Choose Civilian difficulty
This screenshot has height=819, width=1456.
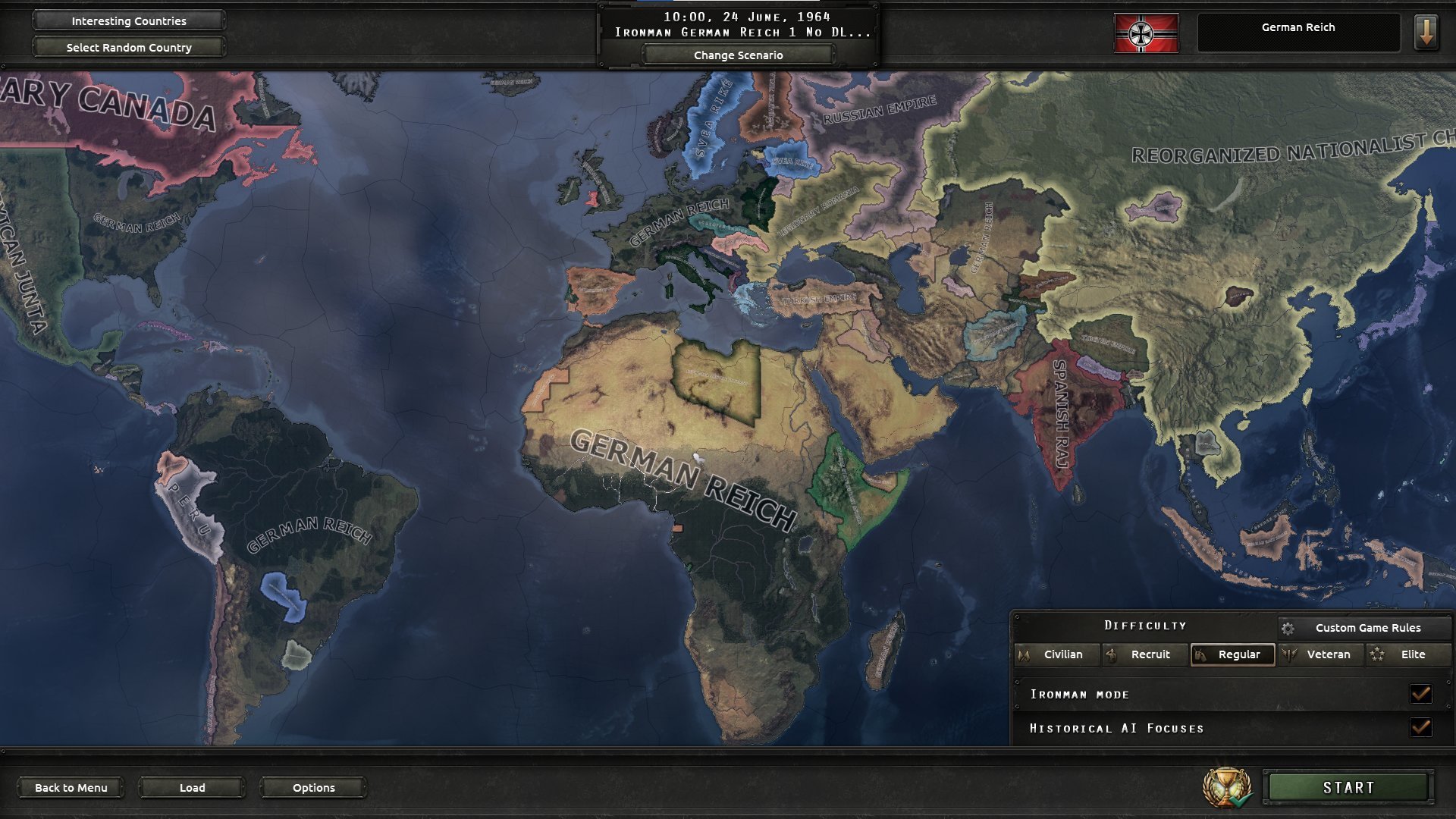pyautogui.click(x=1058, y=654)
